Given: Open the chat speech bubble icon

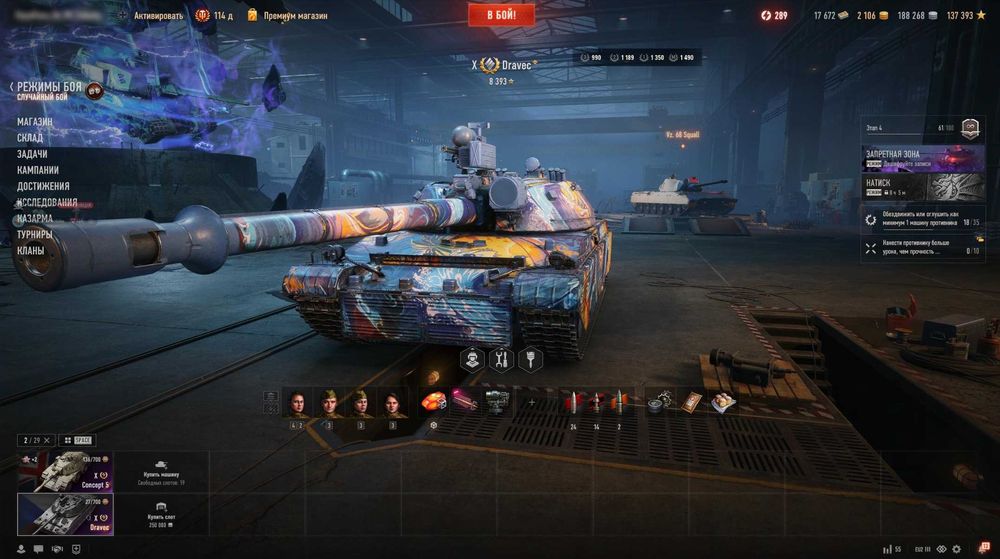Looking at the screenshot, I should click(x=37, y=549).
